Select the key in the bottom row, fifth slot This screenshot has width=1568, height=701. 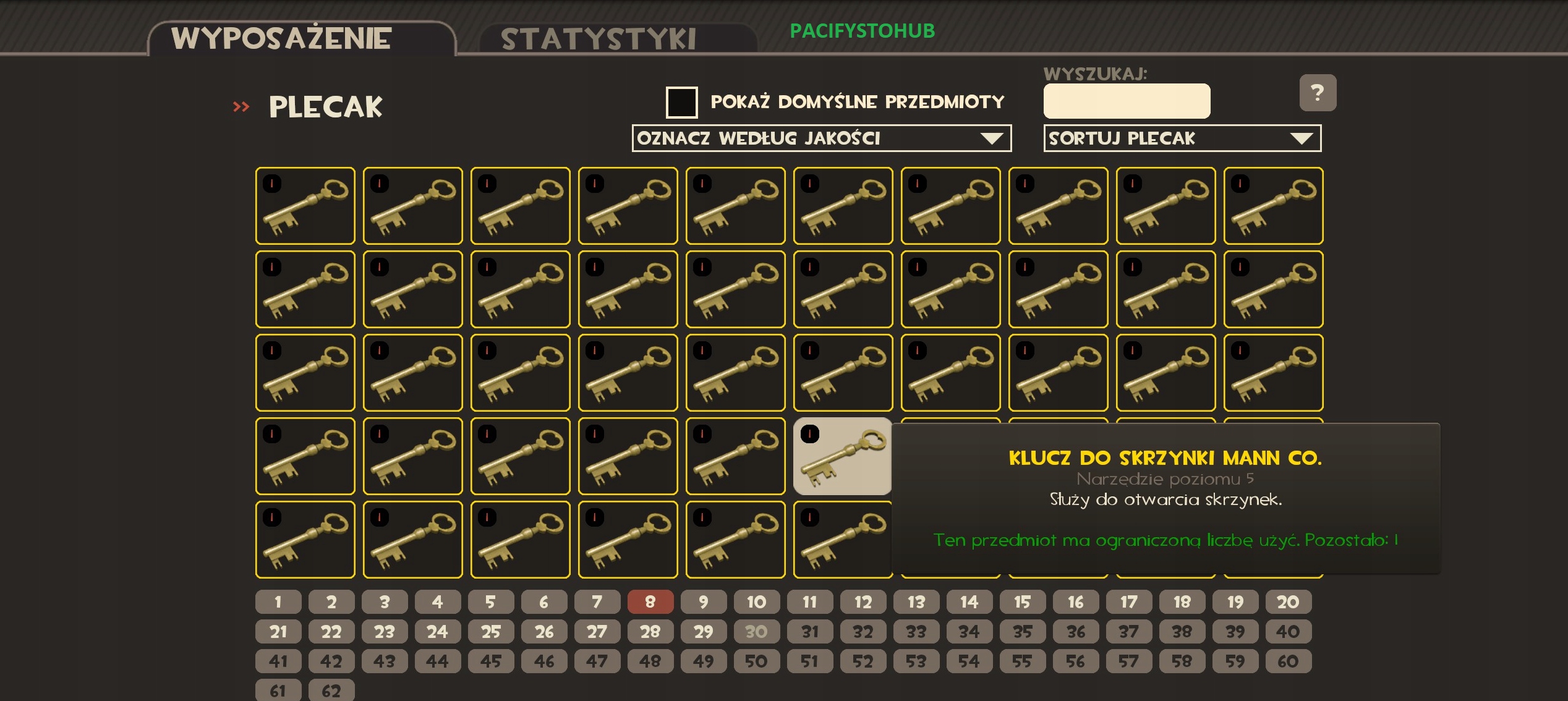(735, 539)
